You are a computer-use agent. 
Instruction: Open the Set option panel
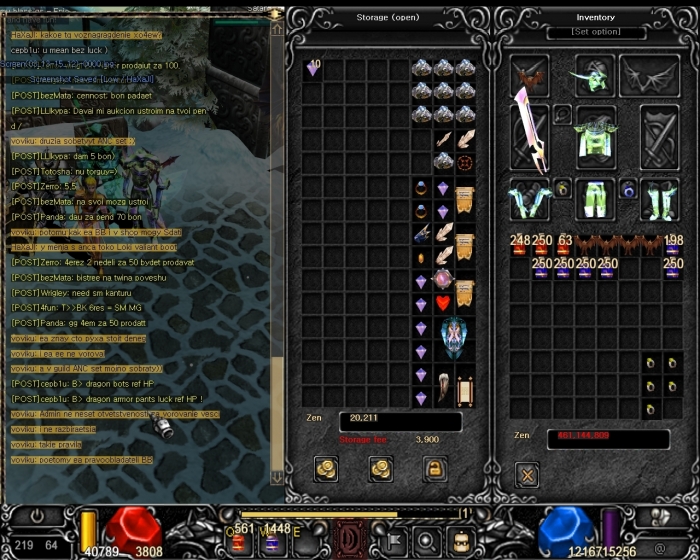(595, 32)
